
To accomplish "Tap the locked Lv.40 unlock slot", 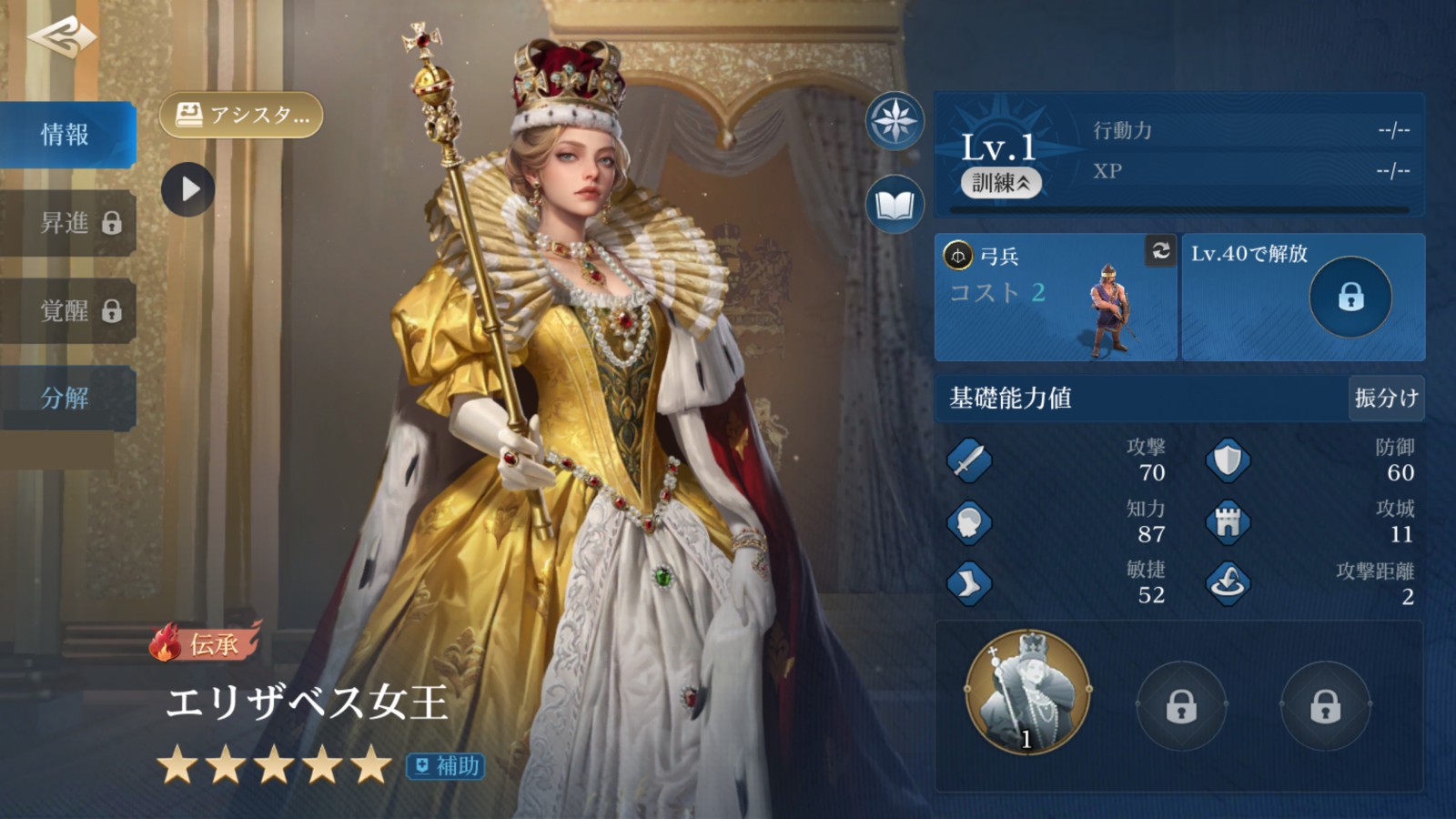I will pyautogui.click(x=1350, y=297).
